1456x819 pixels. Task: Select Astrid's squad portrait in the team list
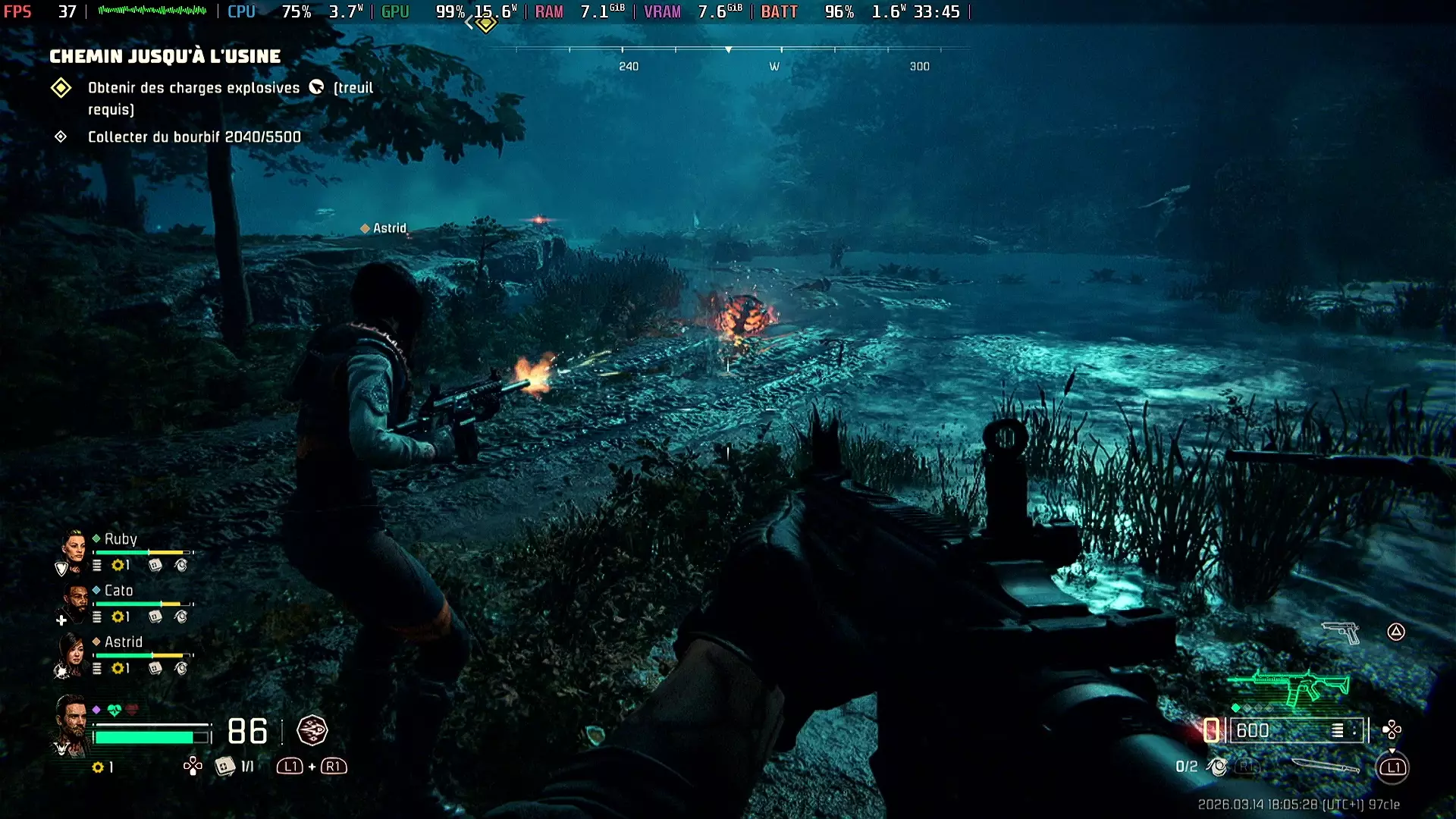74,651
